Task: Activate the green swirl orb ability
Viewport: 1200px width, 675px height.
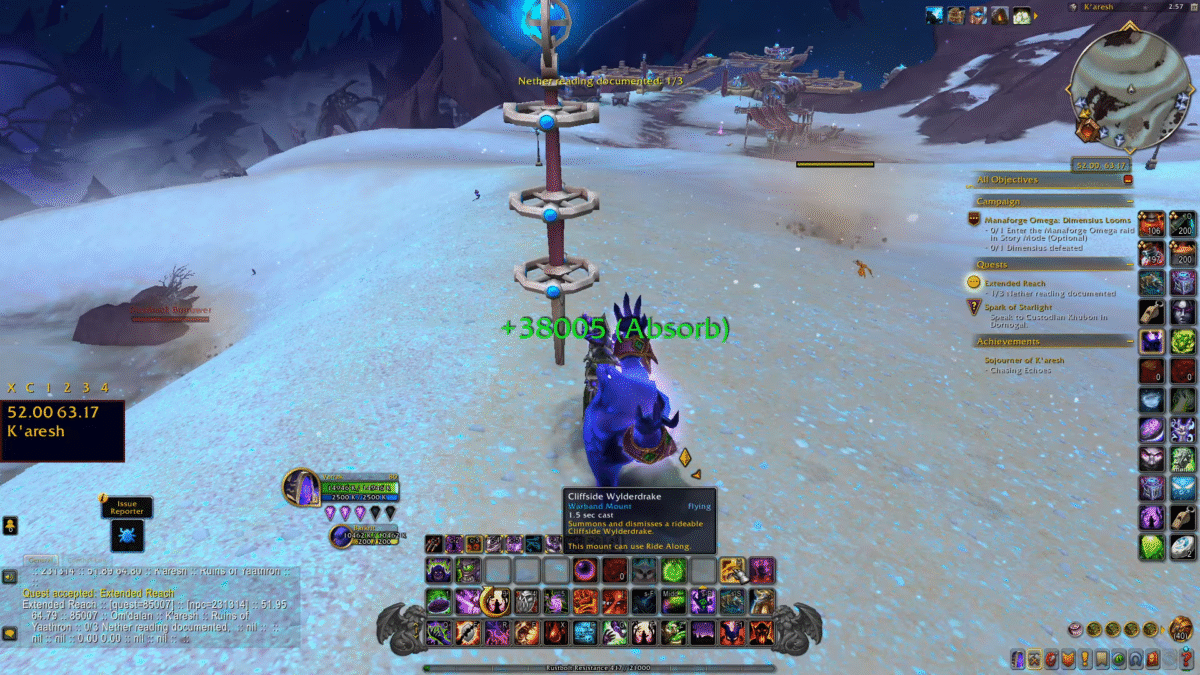Action: tap(674, 571)
